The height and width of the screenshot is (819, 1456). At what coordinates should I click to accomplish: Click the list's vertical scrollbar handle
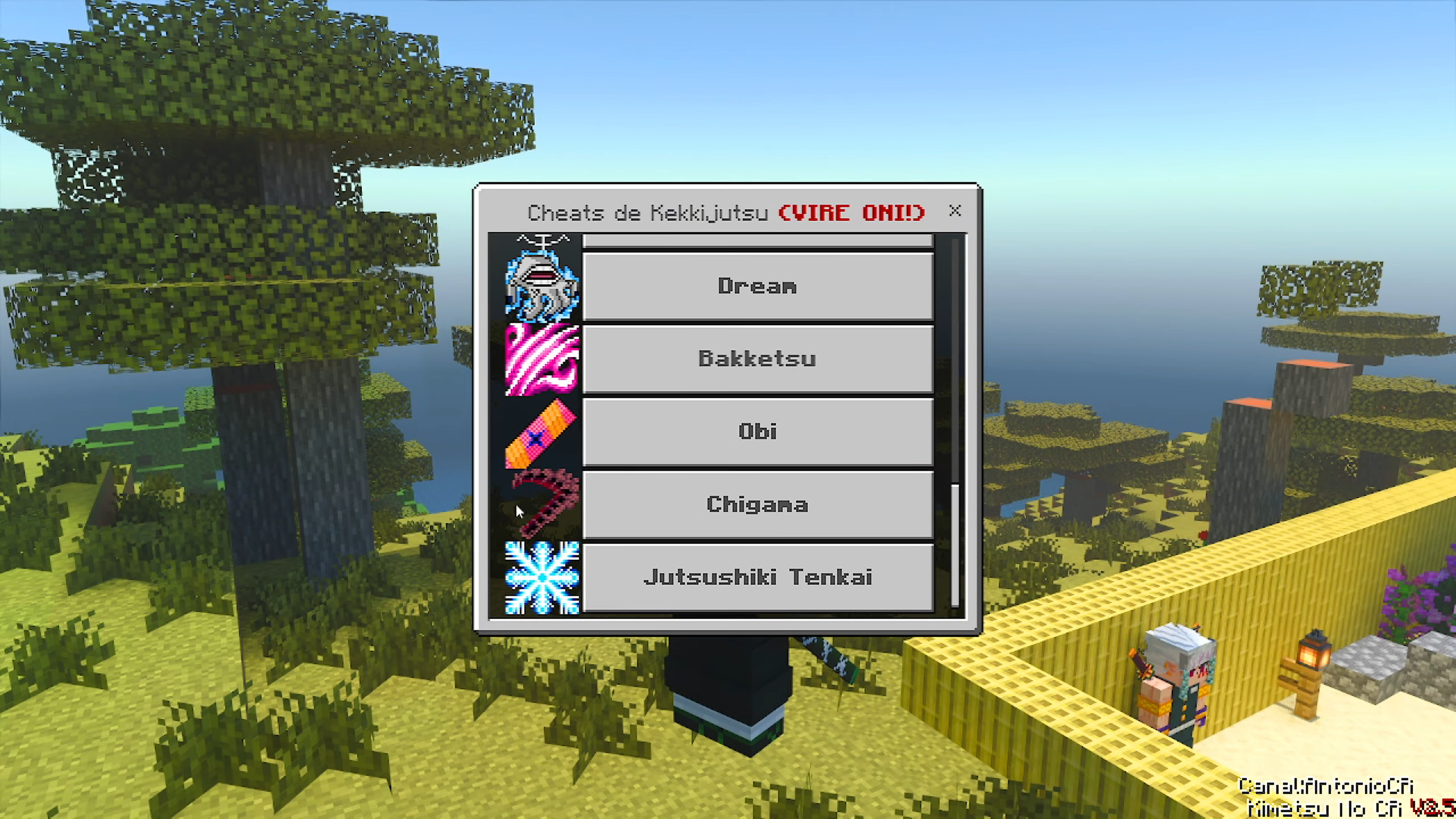coord(955,545)
